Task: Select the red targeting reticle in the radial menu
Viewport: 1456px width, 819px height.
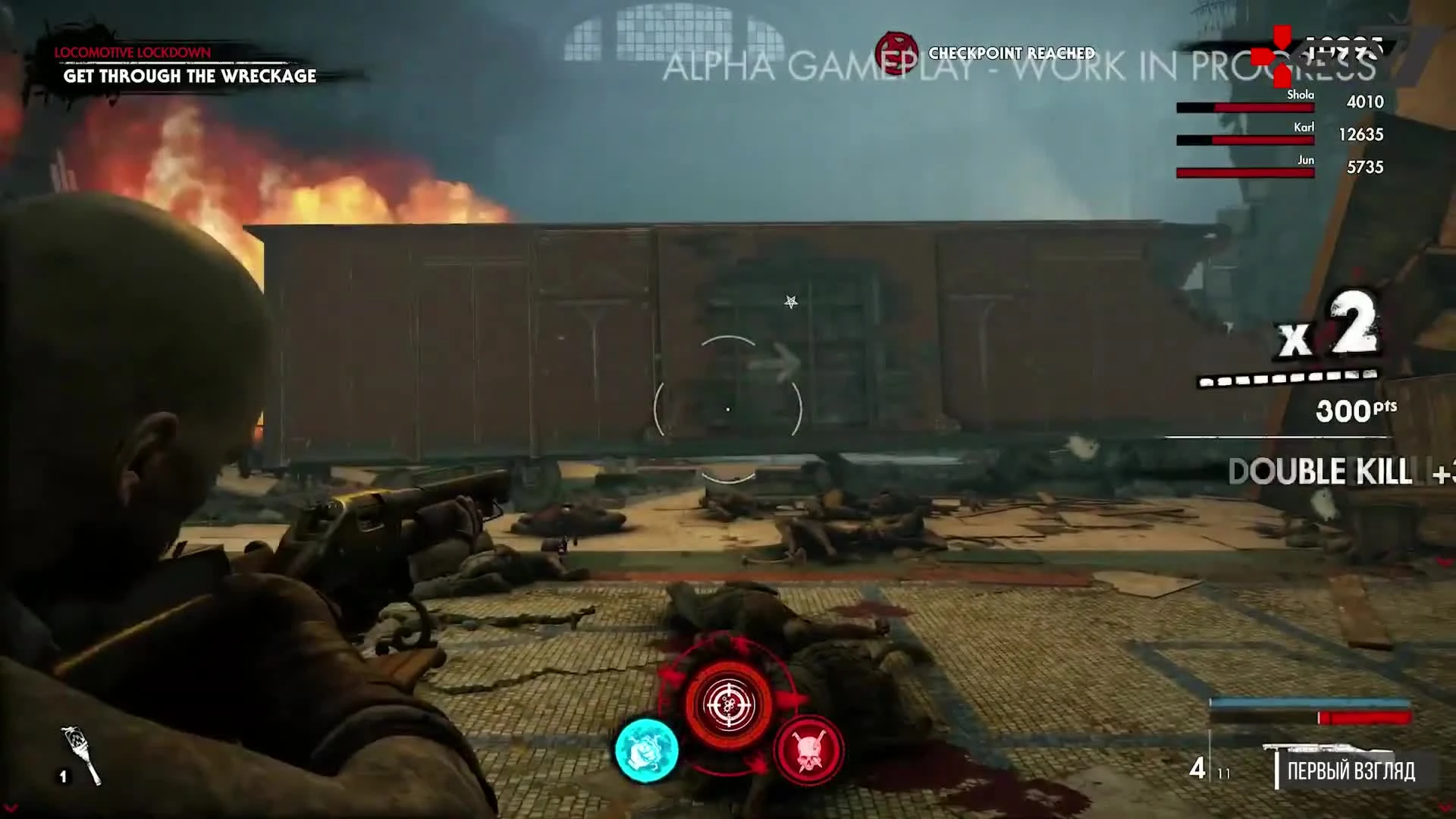Action: tap(728, 705)
